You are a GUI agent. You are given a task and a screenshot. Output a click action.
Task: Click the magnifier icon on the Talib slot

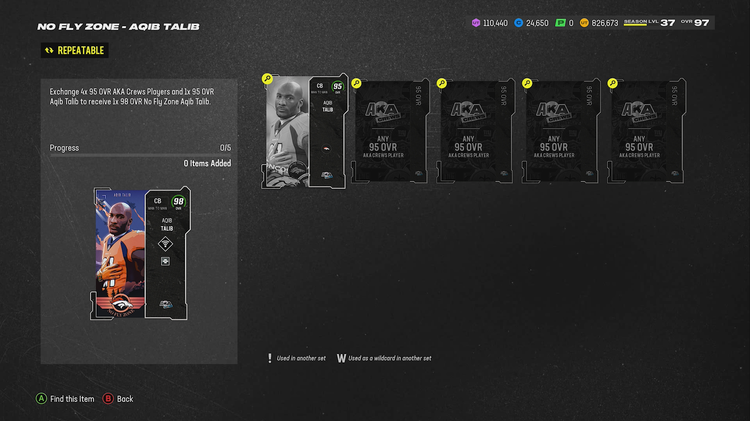pos(267,78)
